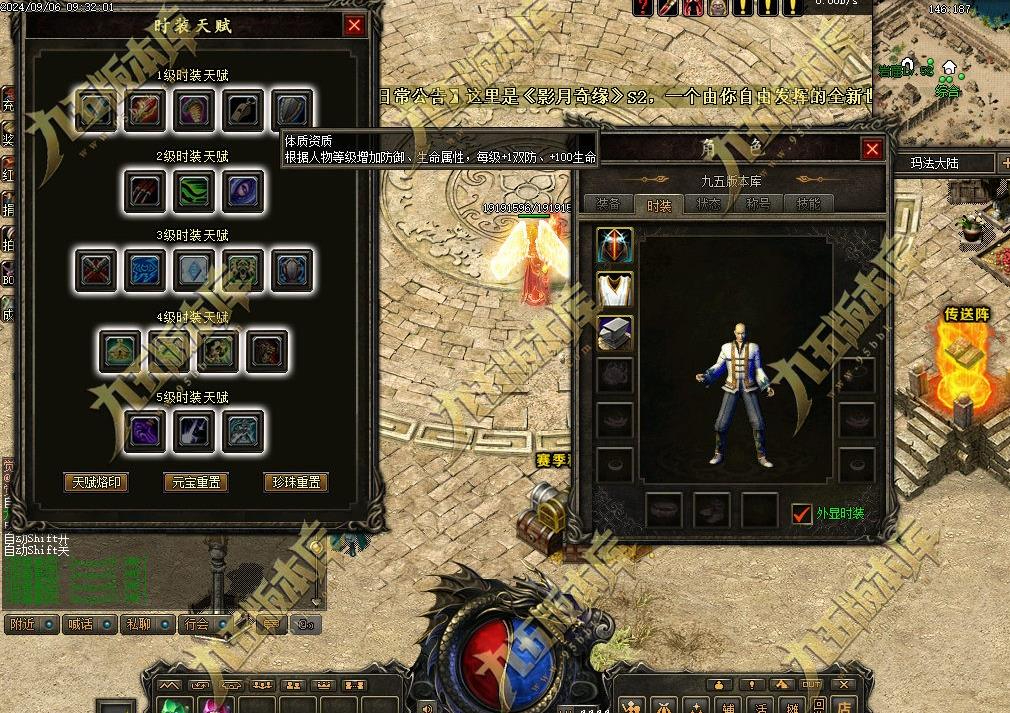The image size is (1010, 713).
Task: Click the 珍珠重置 reset button
Action: click(296, 482)
